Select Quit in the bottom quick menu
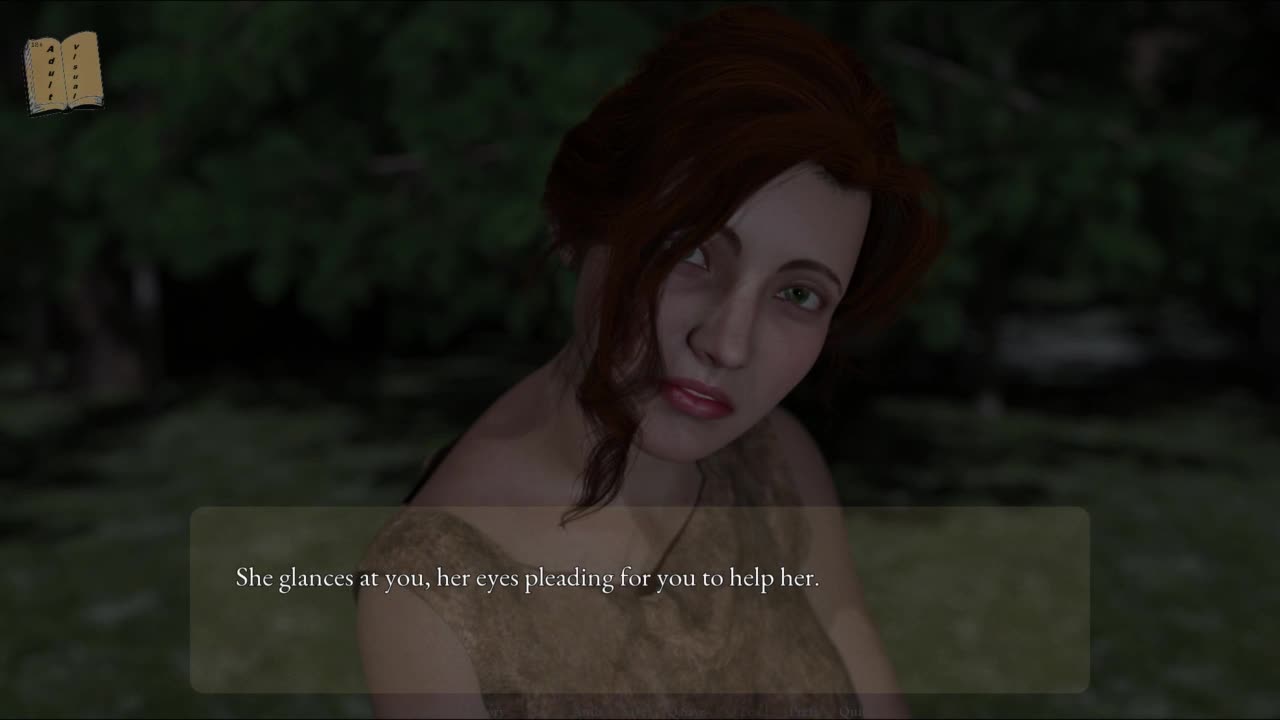The width and height of the screenshot is (1280, 720). pos(853,712)
